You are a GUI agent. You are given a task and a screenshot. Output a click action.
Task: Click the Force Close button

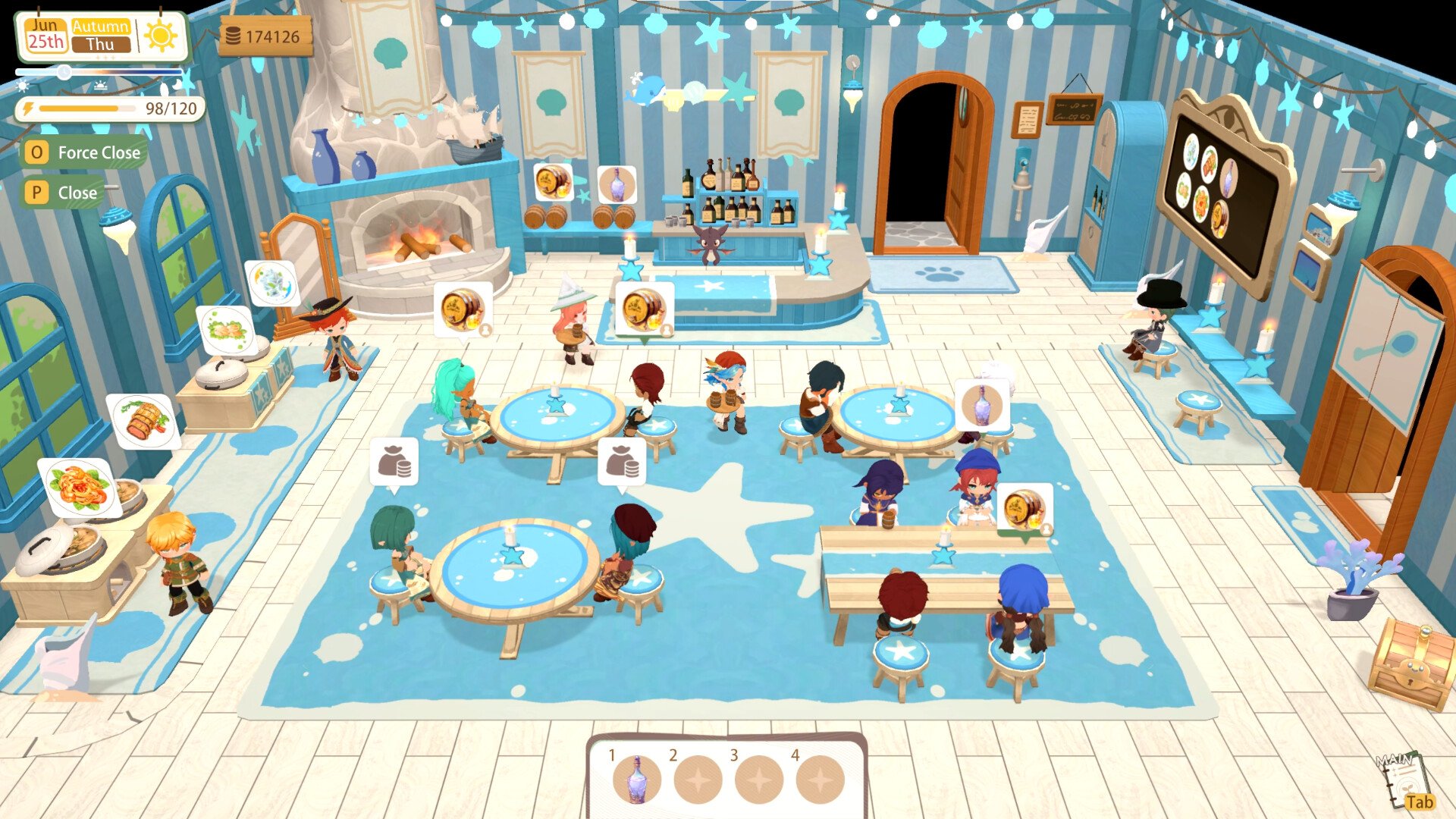[83, 152]
